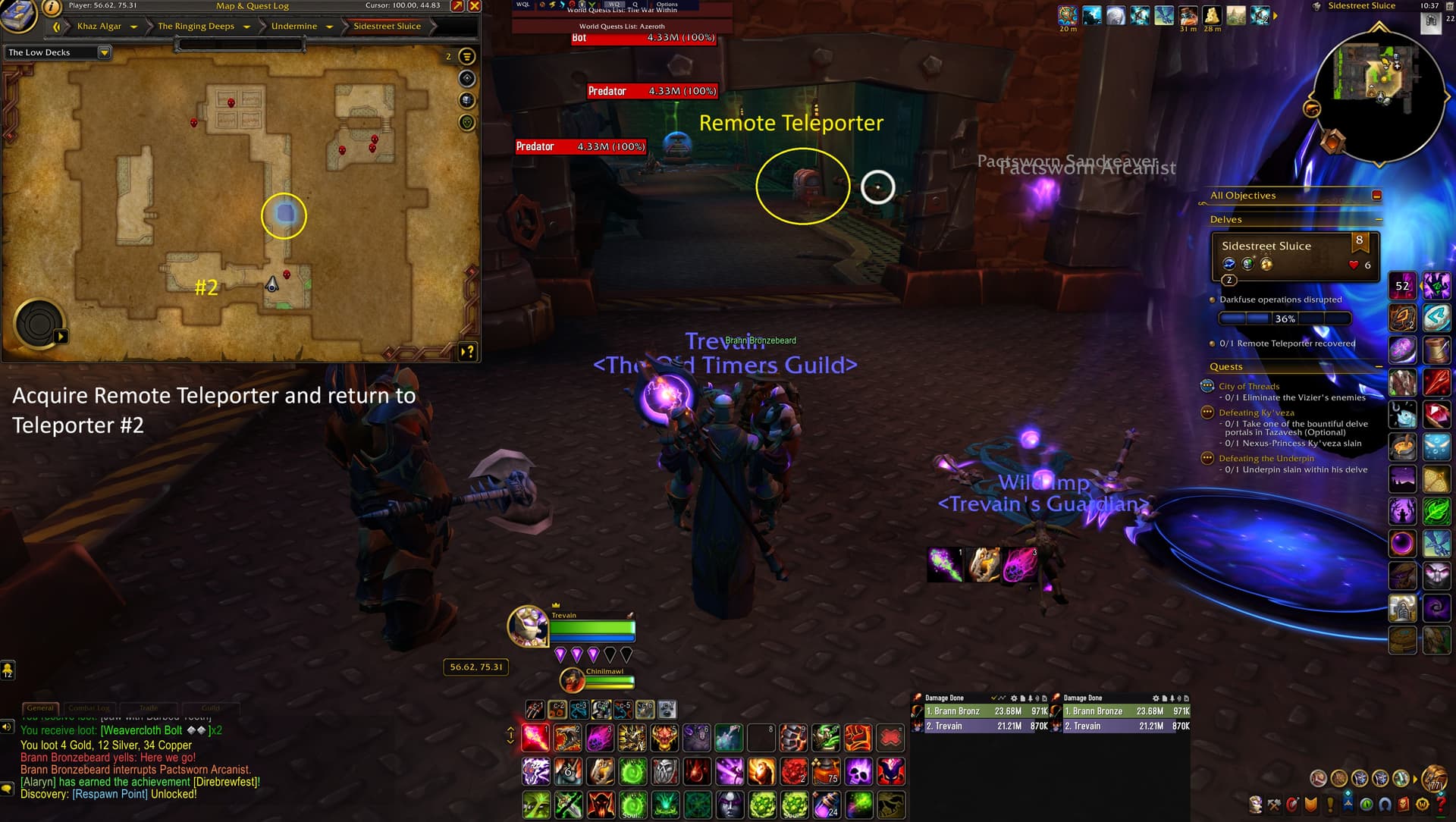Close the Map & Quest Log window
Viewport: 1456px width, 822px height.
click(x=475, y=6)
